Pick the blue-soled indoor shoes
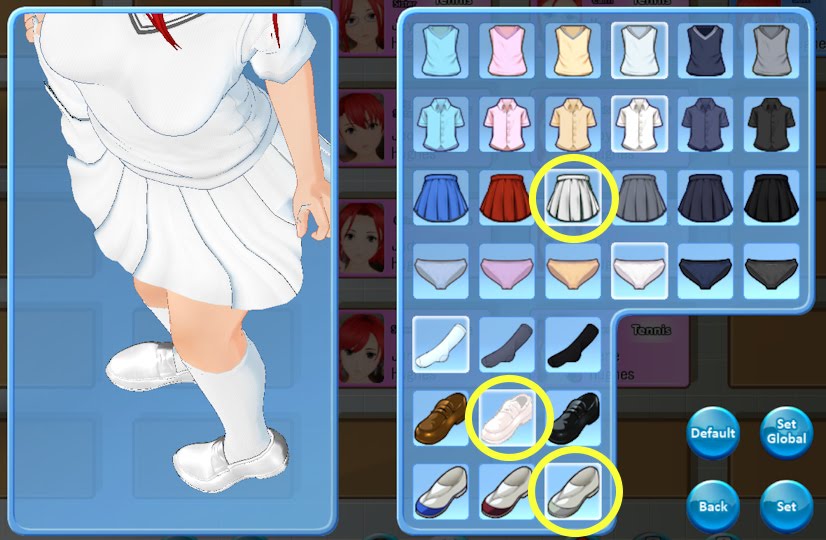The image size is (826, 540). [x=439, y=490]
